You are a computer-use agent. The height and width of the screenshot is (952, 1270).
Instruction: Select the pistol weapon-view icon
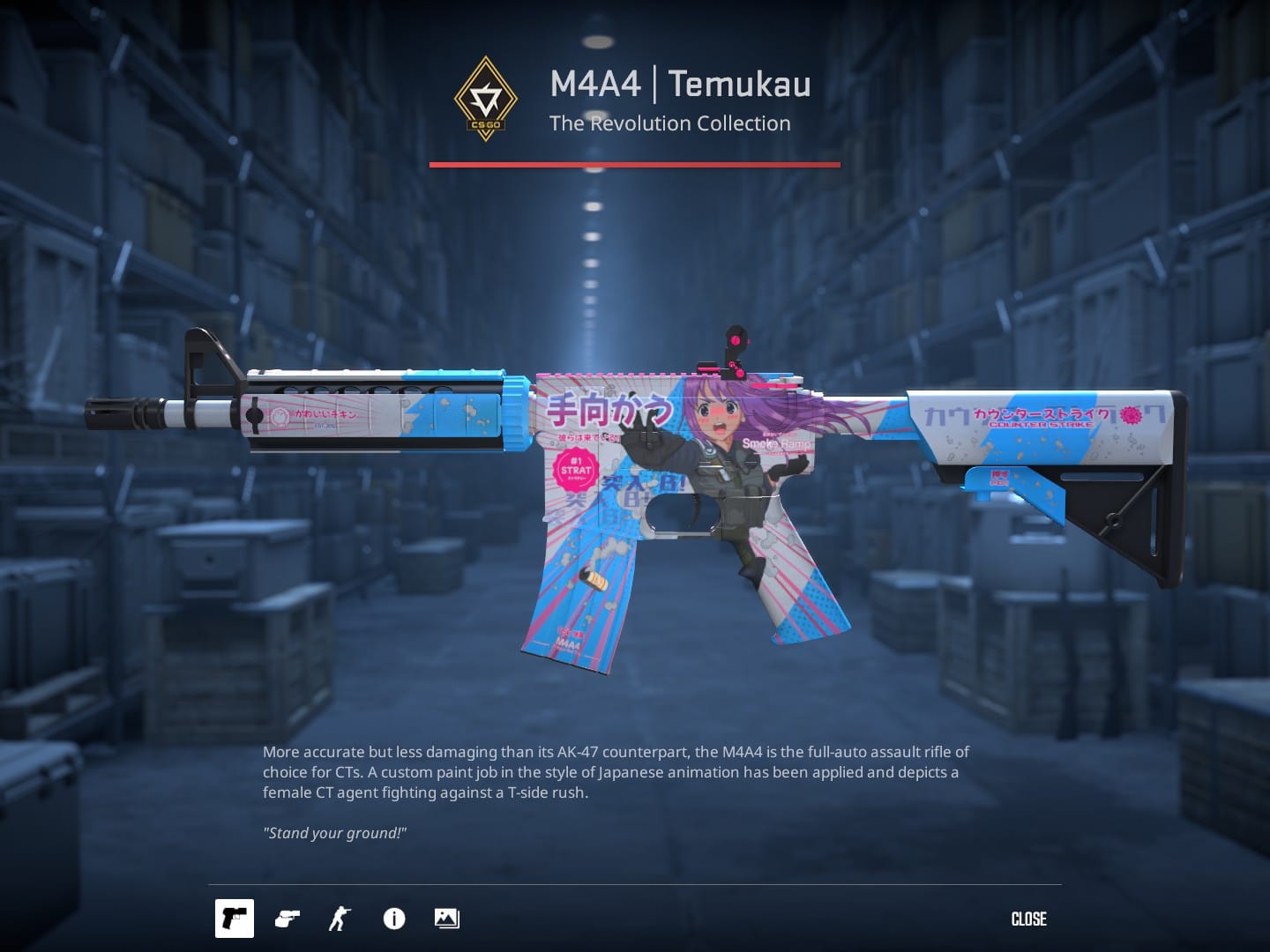click(235, 919)
